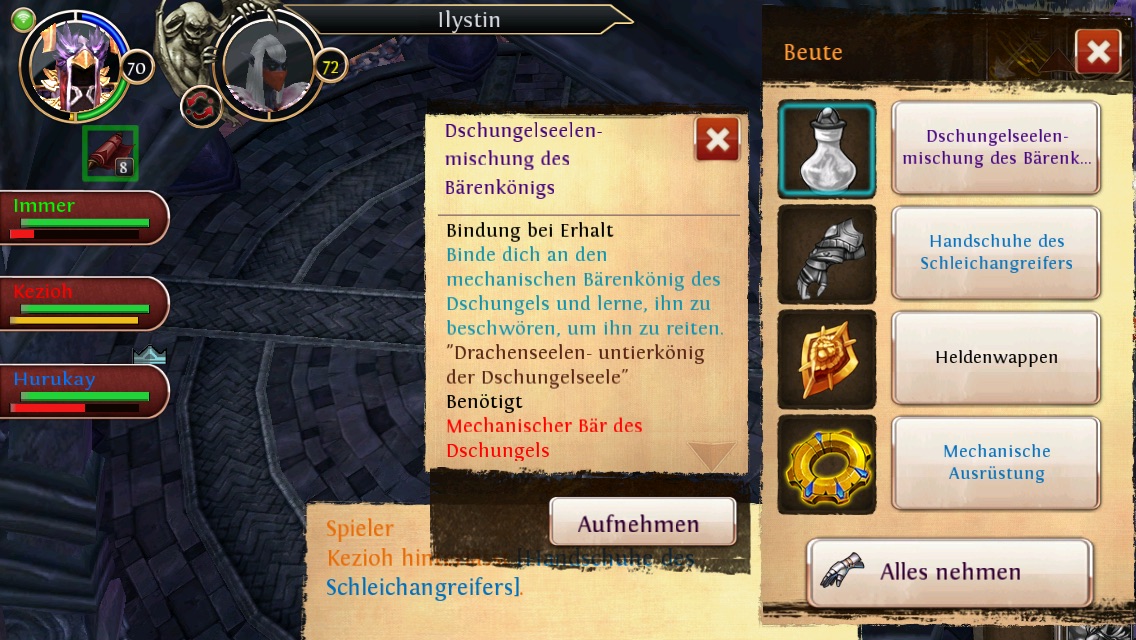The width and height of the screenshot is (1136, 640).
Task: Select the armored gauntlet loot icon
Action: 827,254
